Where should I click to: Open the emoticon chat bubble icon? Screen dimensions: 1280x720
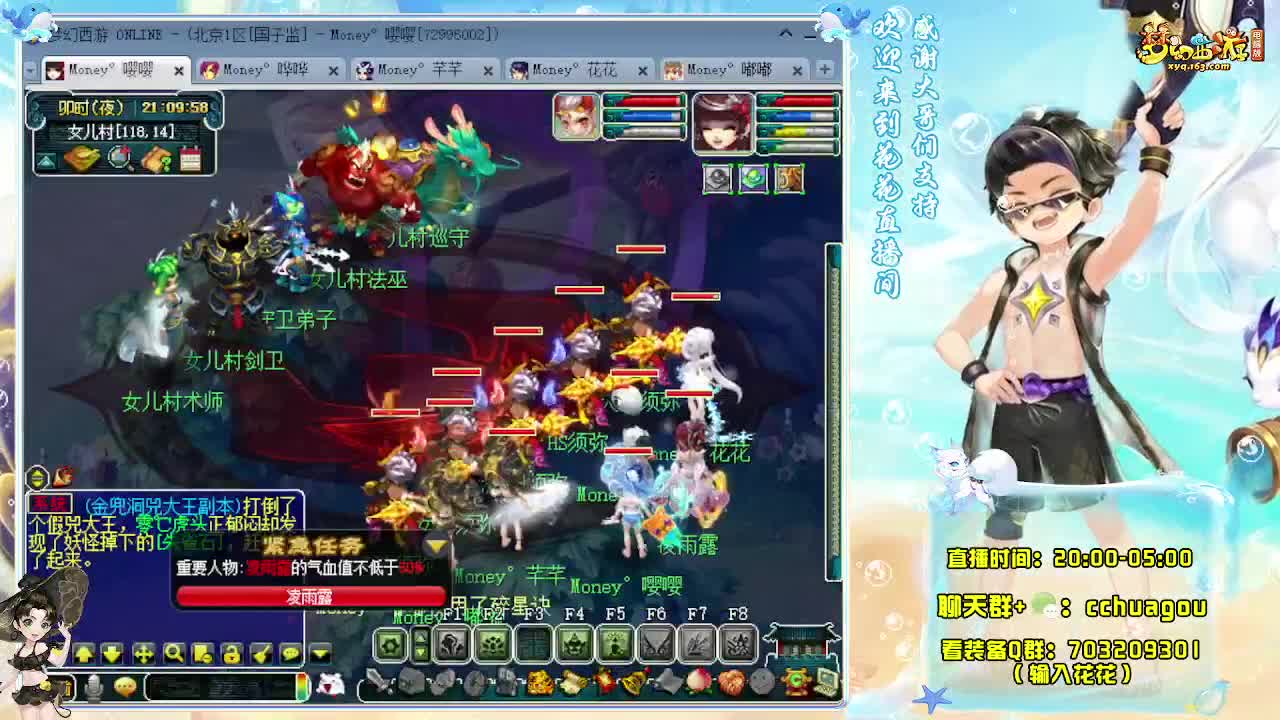click(124, 687)
